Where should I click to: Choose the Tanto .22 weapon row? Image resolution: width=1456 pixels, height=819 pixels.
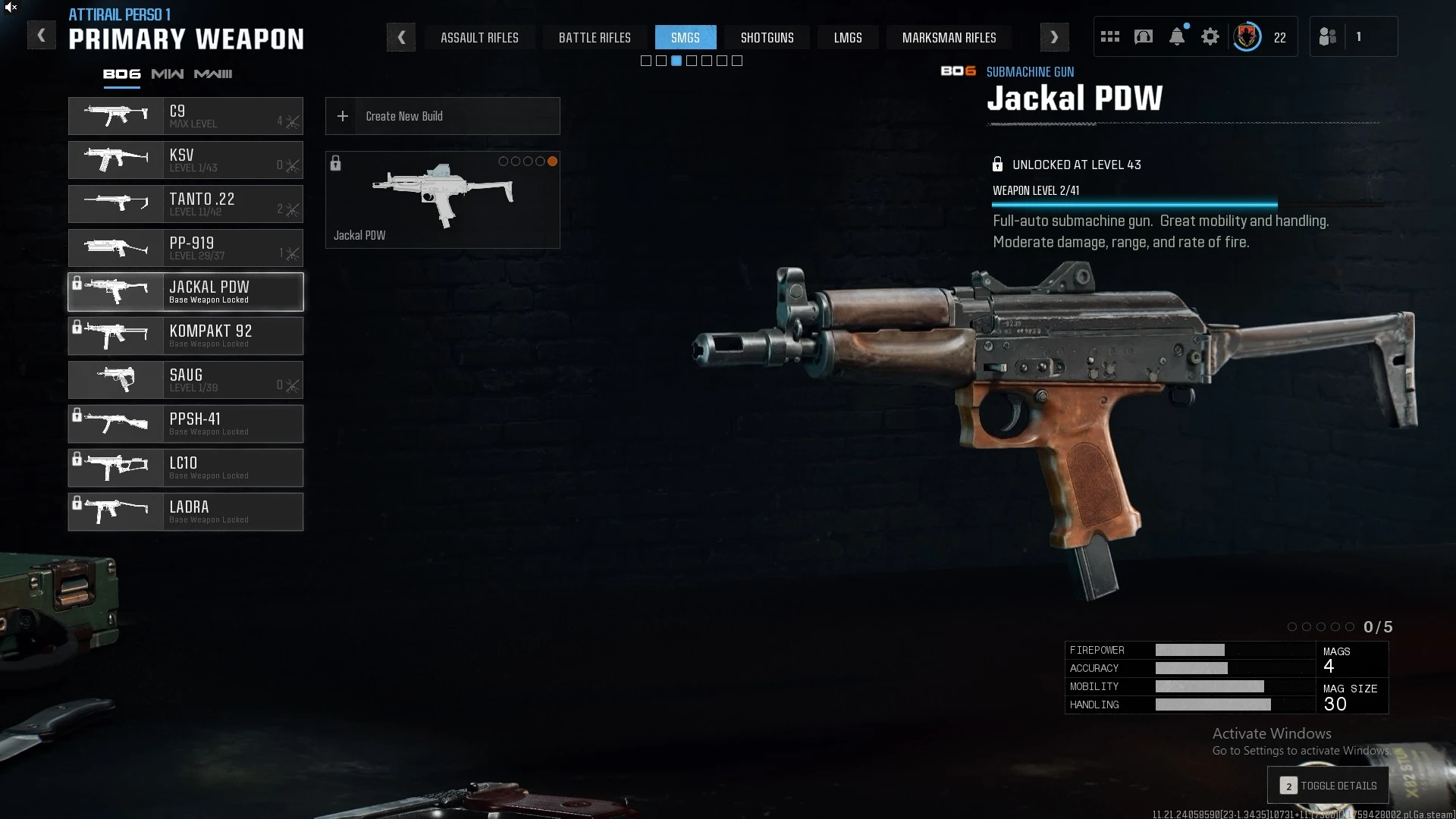click(x=186, y=204)
